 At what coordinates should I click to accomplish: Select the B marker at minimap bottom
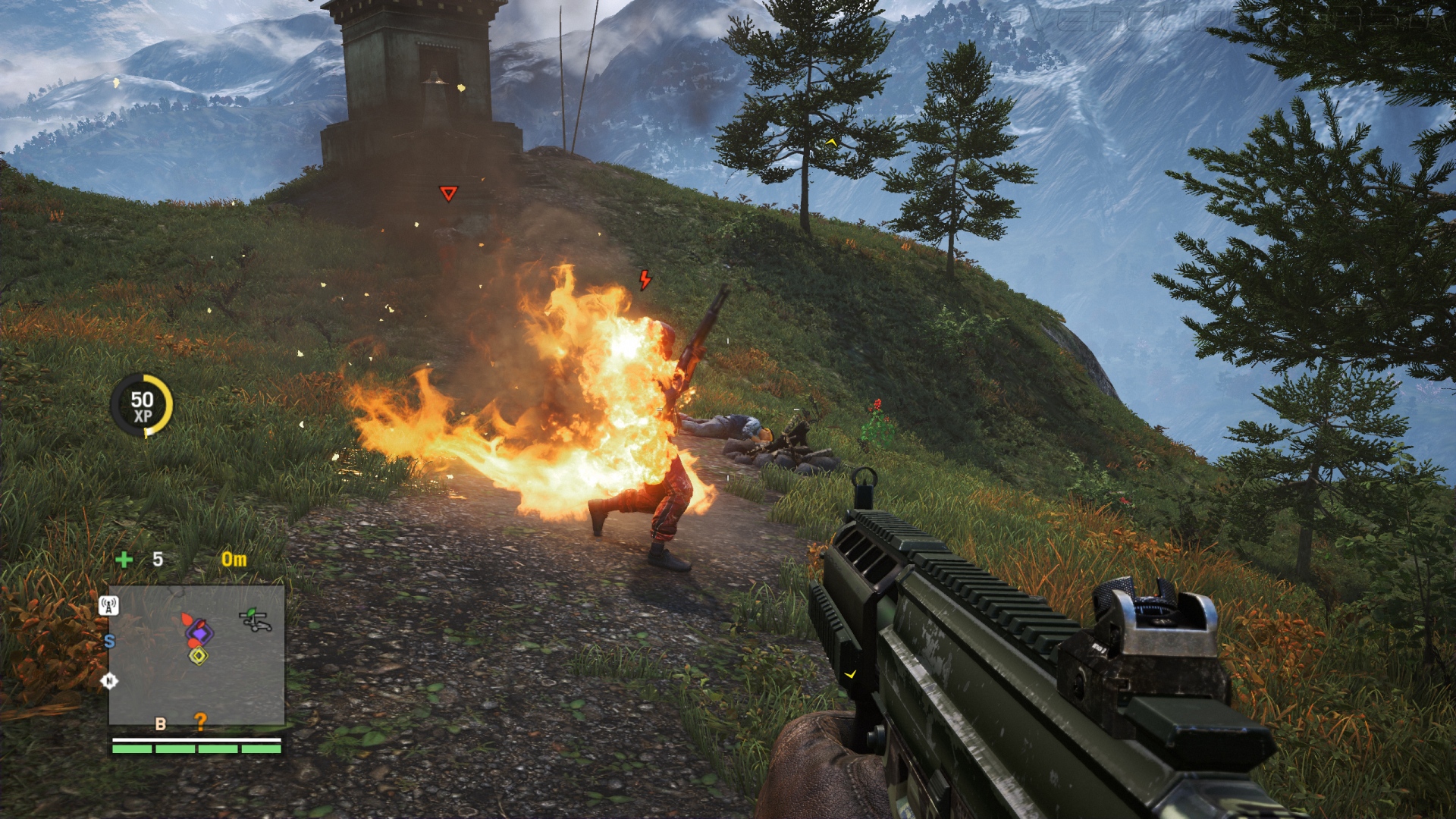(x=160, y=724)
